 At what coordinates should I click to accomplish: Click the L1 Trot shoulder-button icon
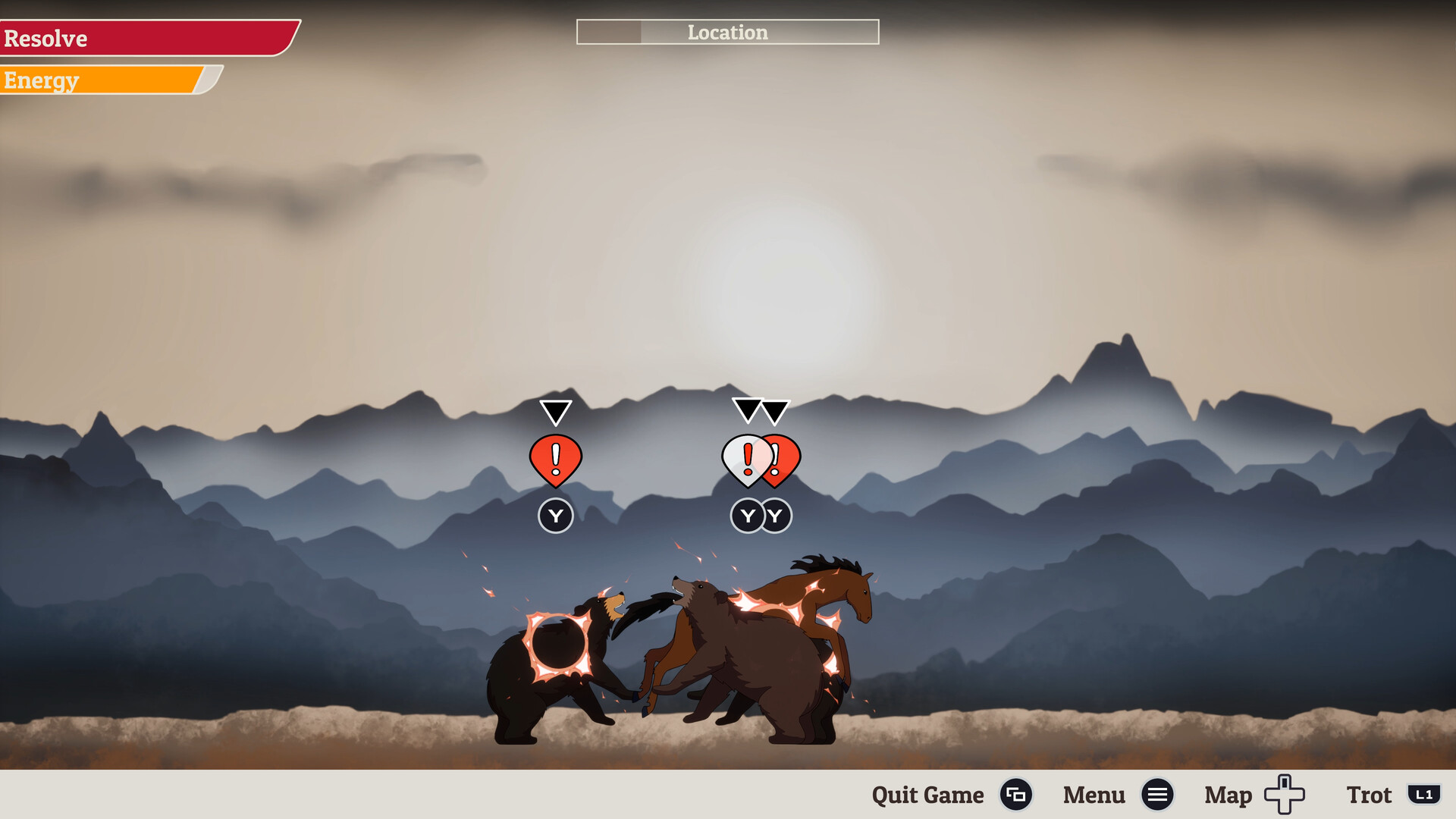pos(1423,795)
